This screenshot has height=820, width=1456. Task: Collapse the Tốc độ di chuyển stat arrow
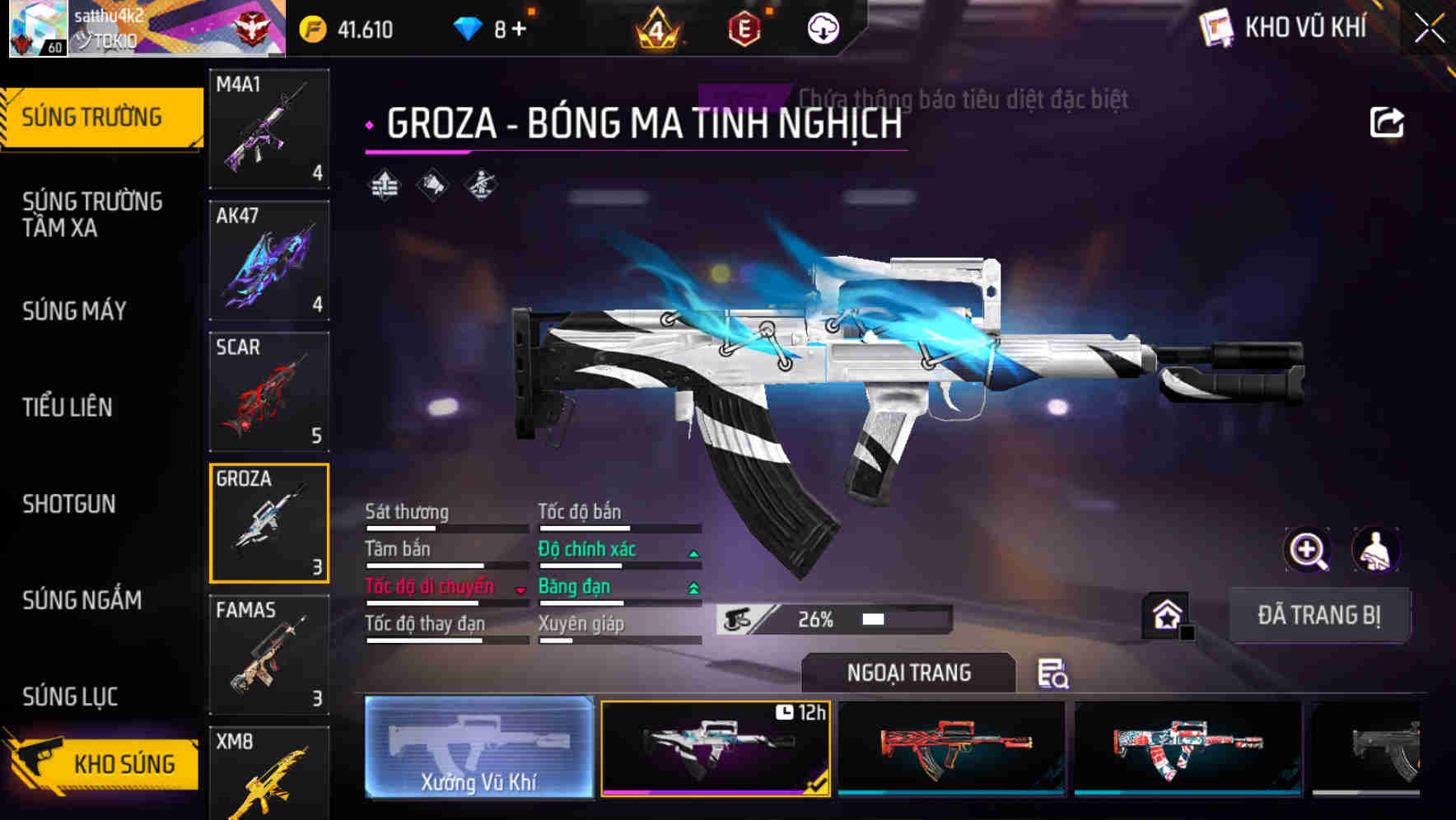tap(520, 589)
